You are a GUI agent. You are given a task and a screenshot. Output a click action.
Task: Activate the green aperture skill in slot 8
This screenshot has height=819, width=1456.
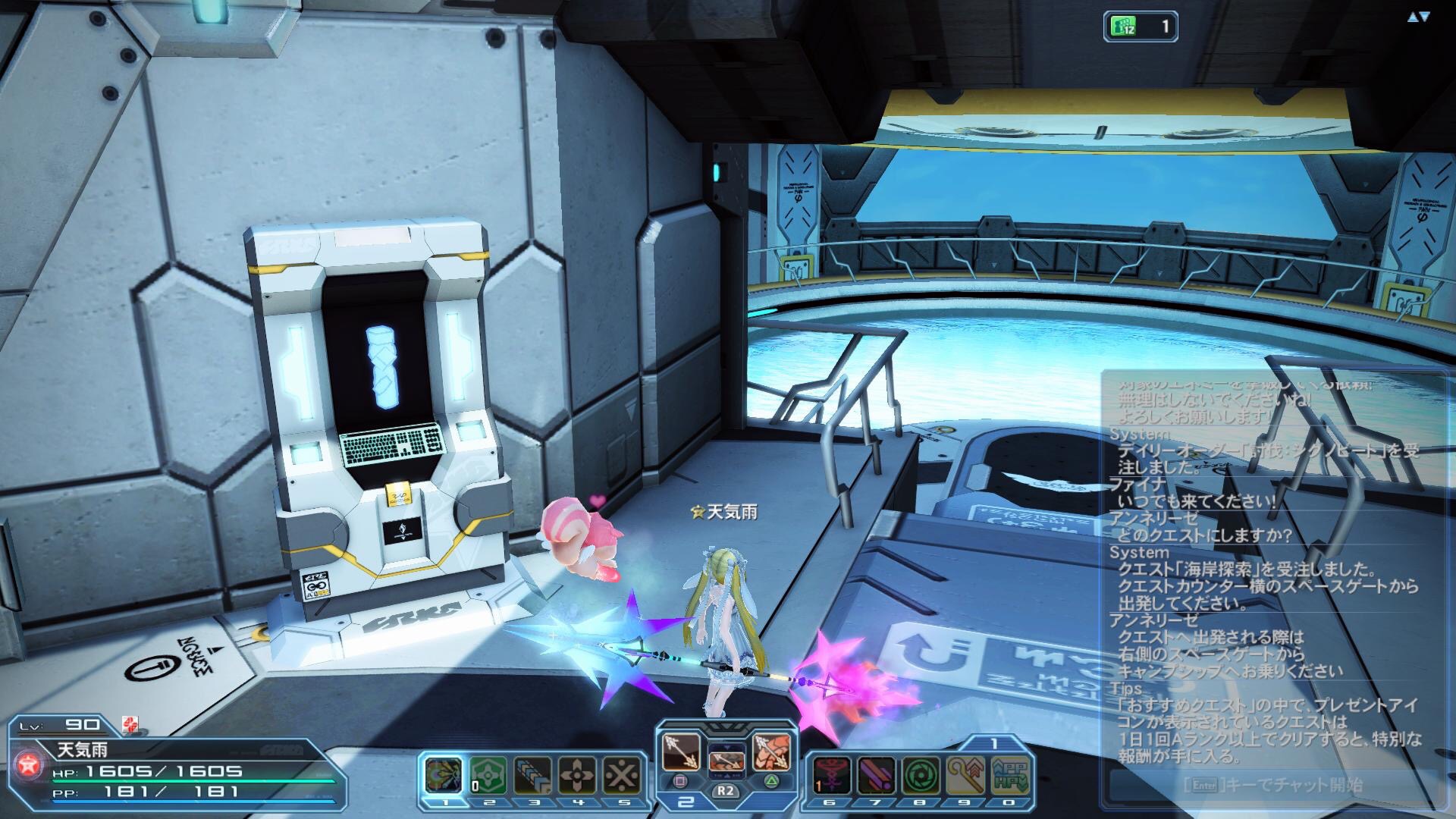click(921, 774)
